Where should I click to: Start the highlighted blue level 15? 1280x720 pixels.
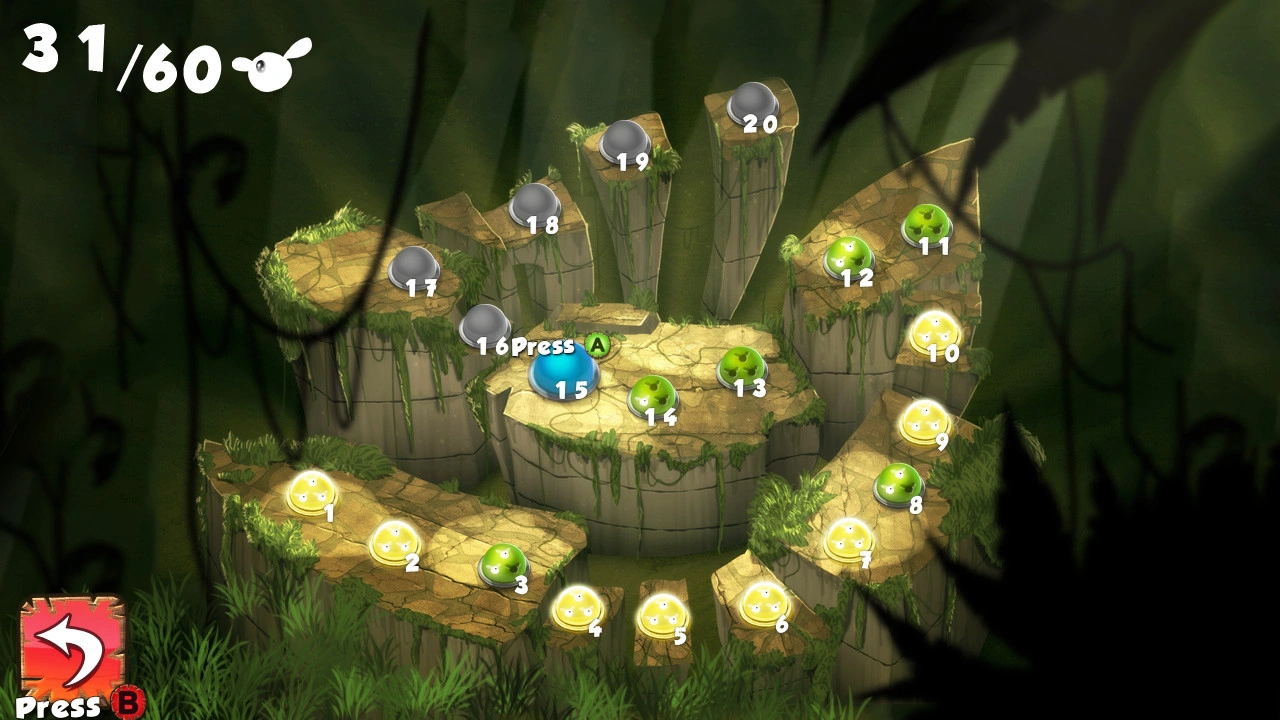[x=564, y=371]
